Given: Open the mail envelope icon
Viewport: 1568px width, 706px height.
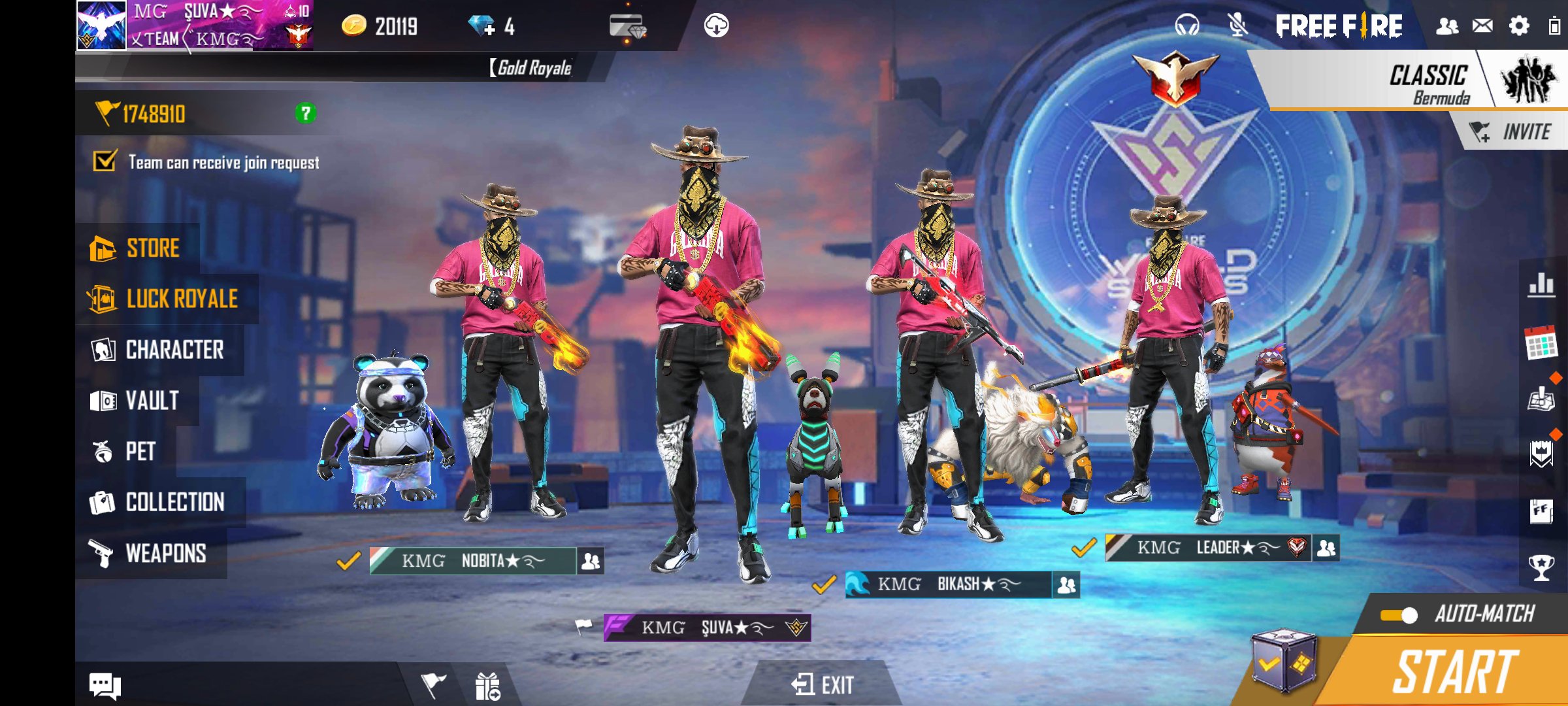Looking at the screenshot, I should pos(1482,26).
